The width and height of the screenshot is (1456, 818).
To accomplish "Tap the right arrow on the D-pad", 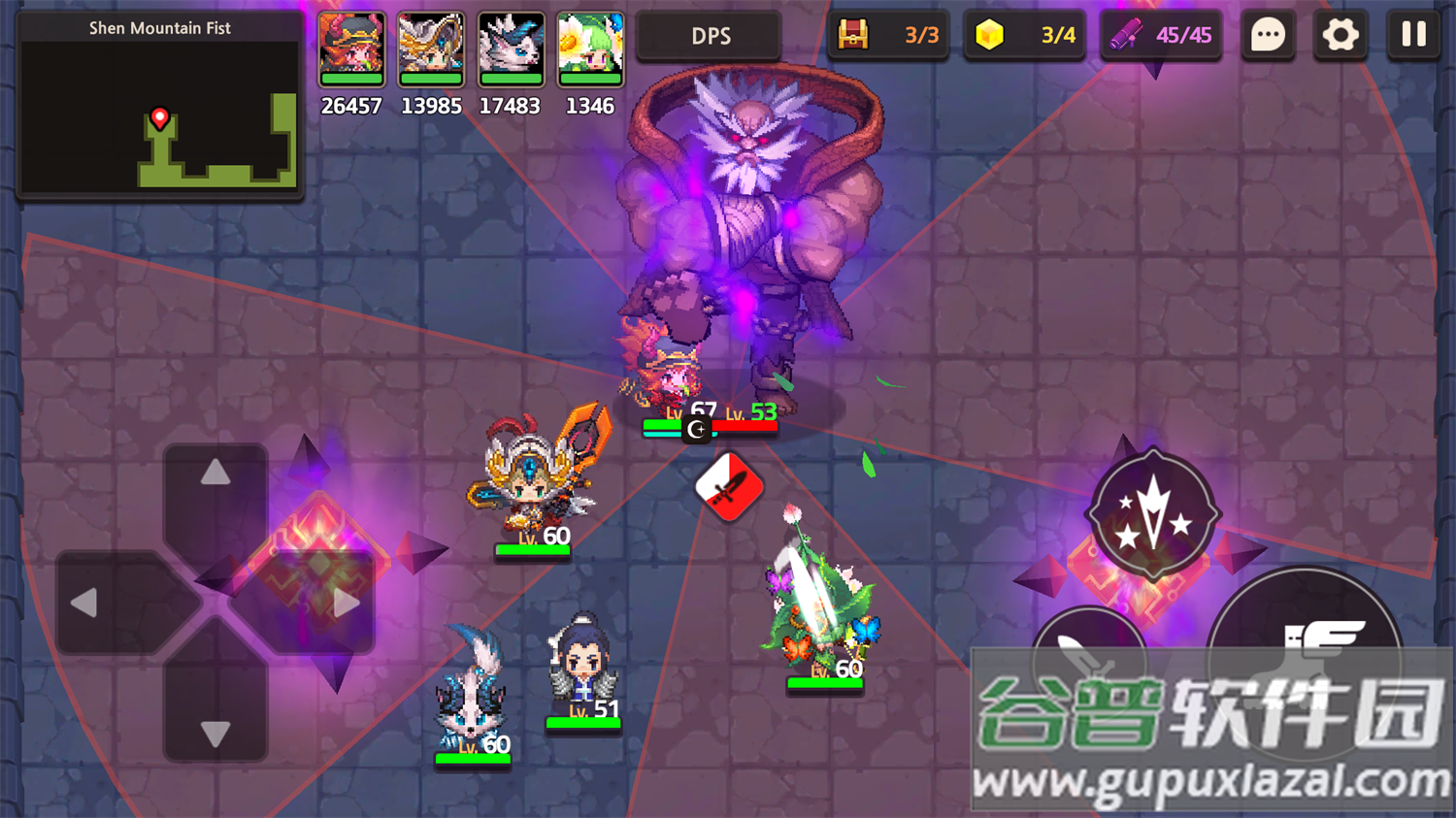I will (x=345, y=602).
